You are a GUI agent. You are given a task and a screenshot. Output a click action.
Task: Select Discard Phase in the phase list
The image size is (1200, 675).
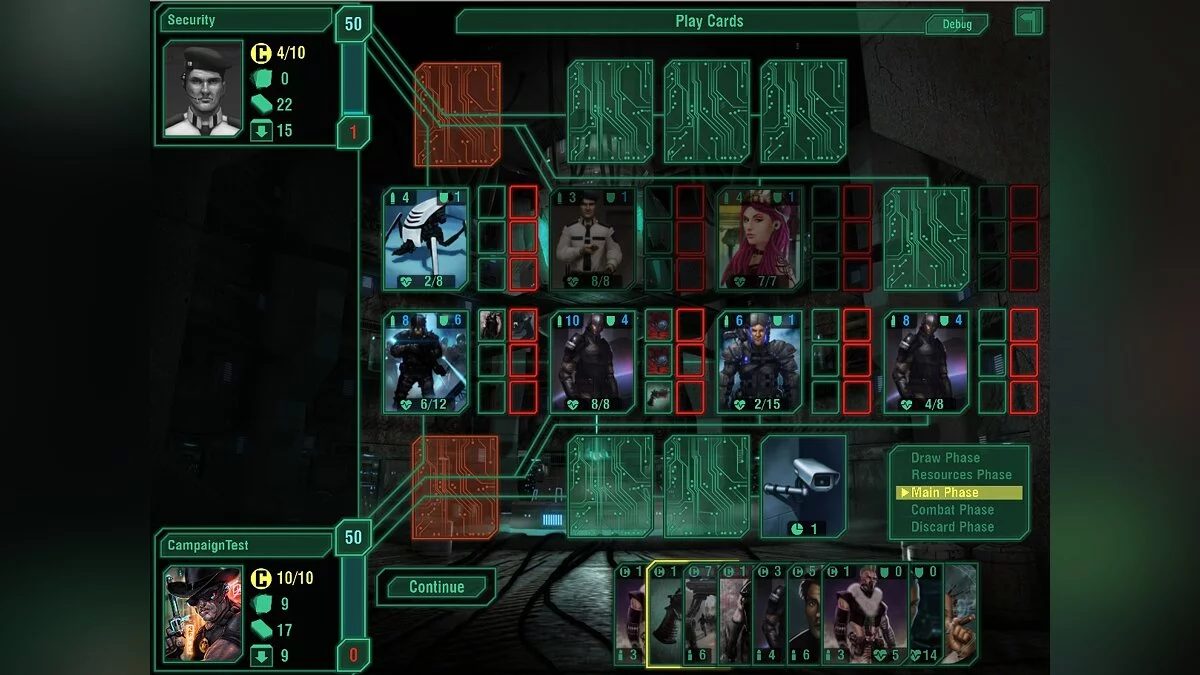pos(952,527)
